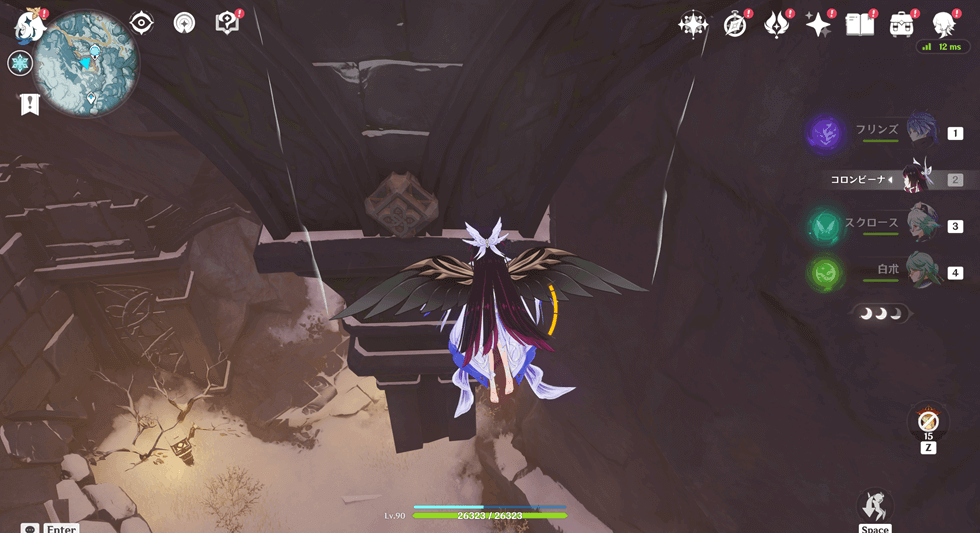This screenshot has height=533, width=980.
Task: Open the sparkle wish icon
Action: coord(818,25)
